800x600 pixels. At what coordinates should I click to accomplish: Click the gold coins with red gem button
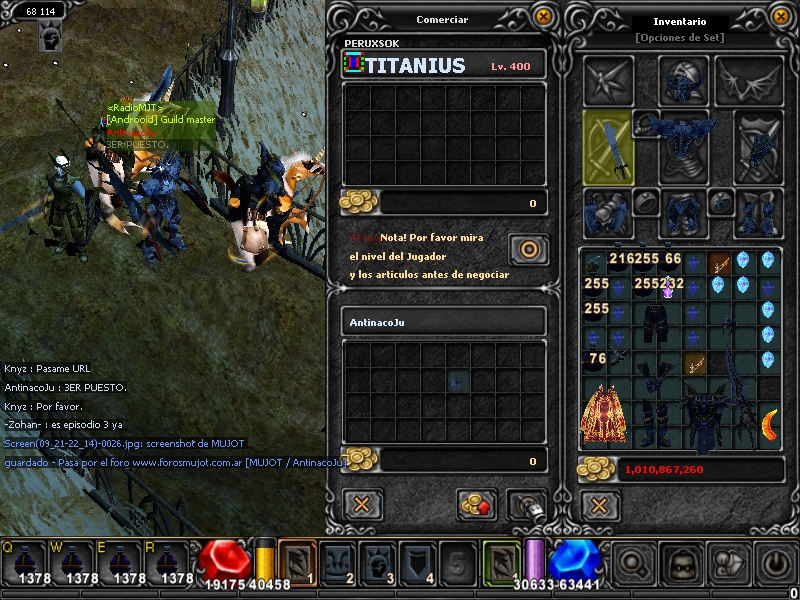point(477,504)
